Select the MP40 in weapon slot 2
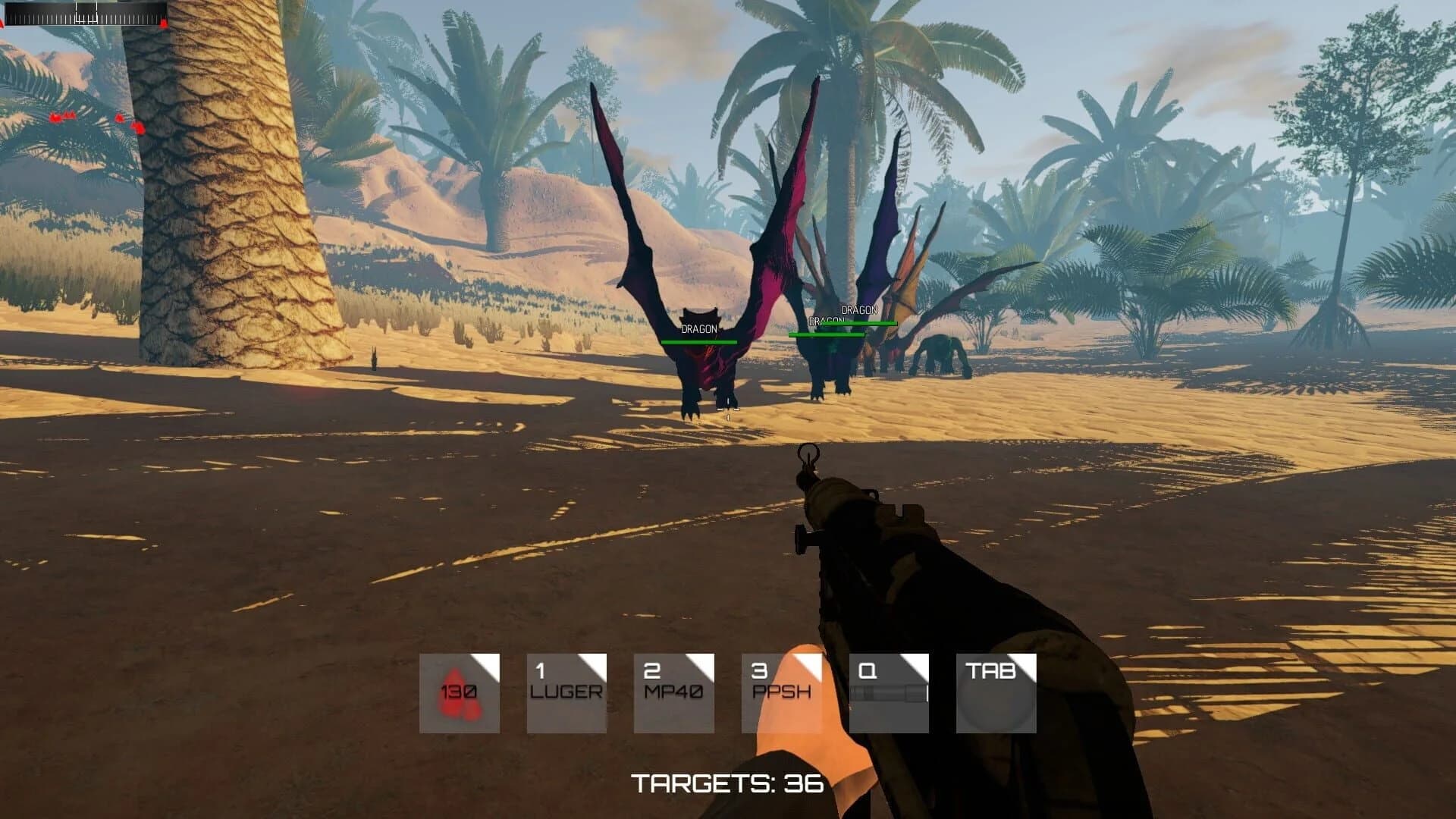 coord(673,691)
